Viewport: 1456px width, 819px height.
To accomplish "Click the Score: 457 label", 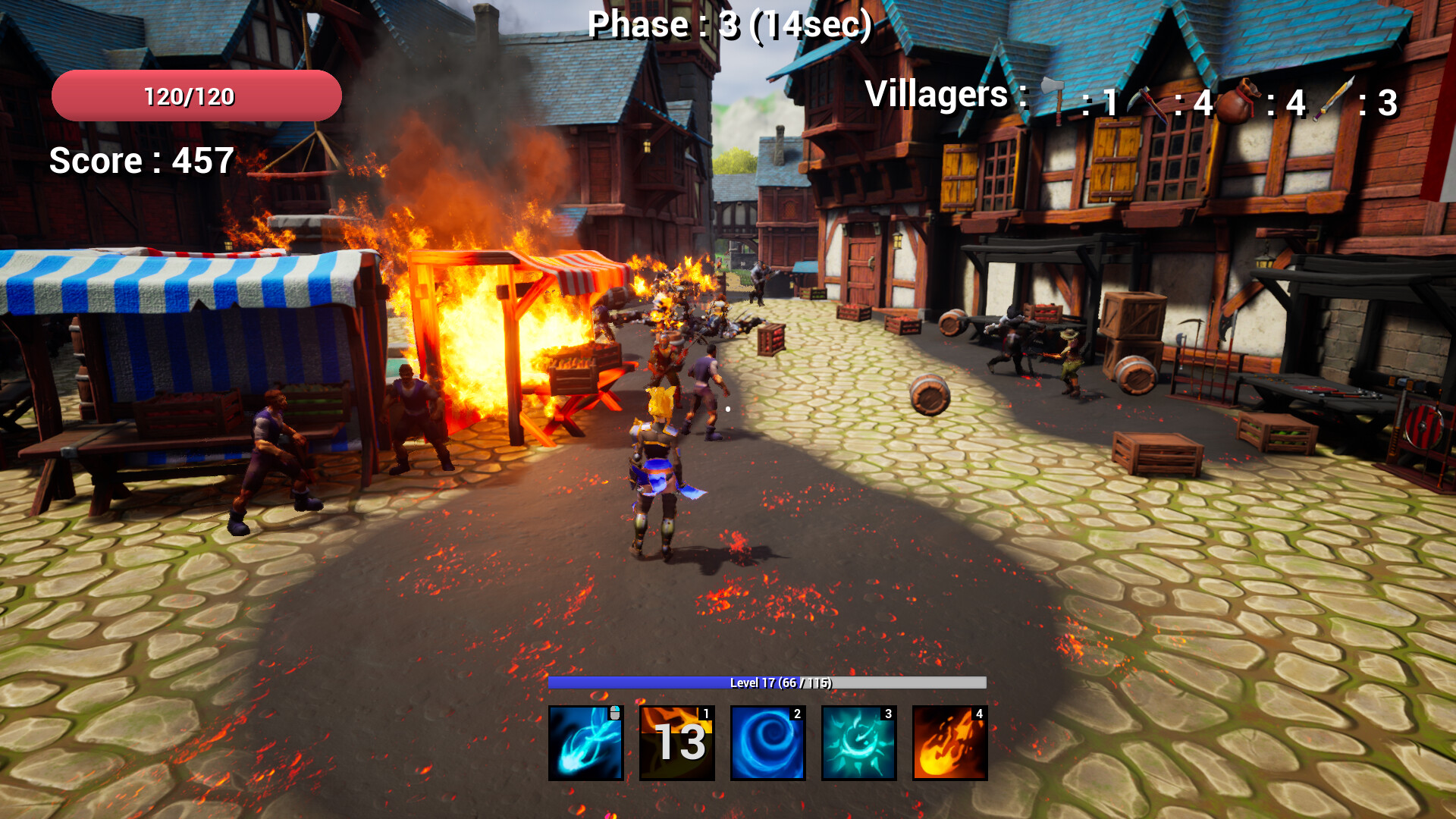I will tap(140, 161).
